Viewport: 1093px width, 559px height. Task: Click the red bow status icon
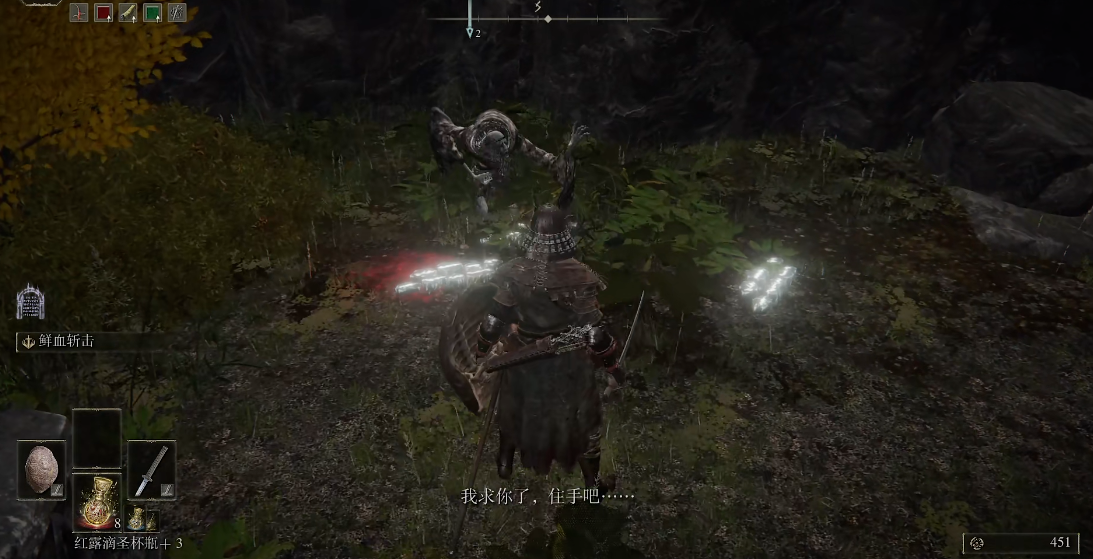coord(80,13)
